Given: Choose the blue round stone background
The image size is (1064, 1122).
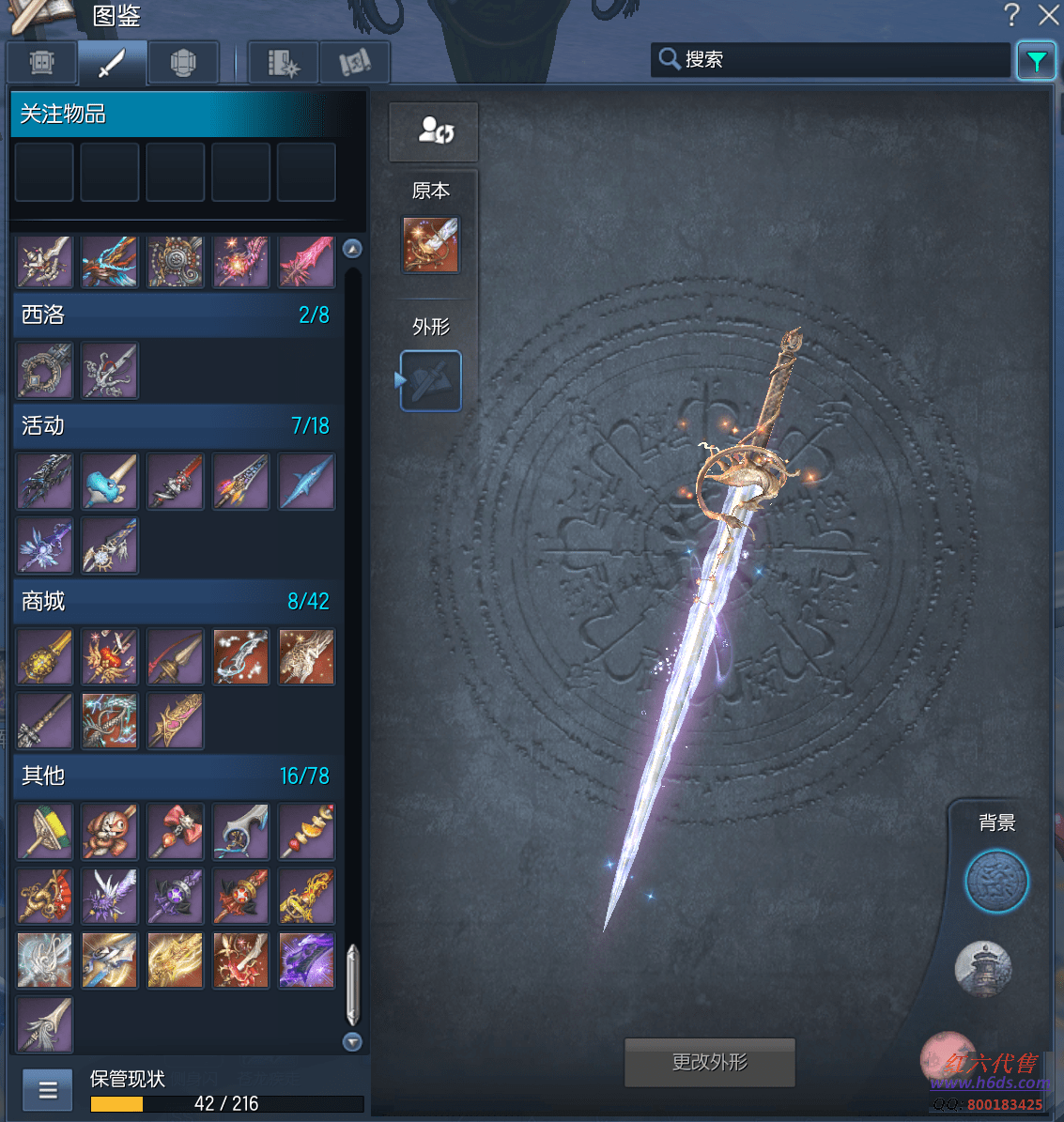Looking at the screenshot, I should click(996, 881).
